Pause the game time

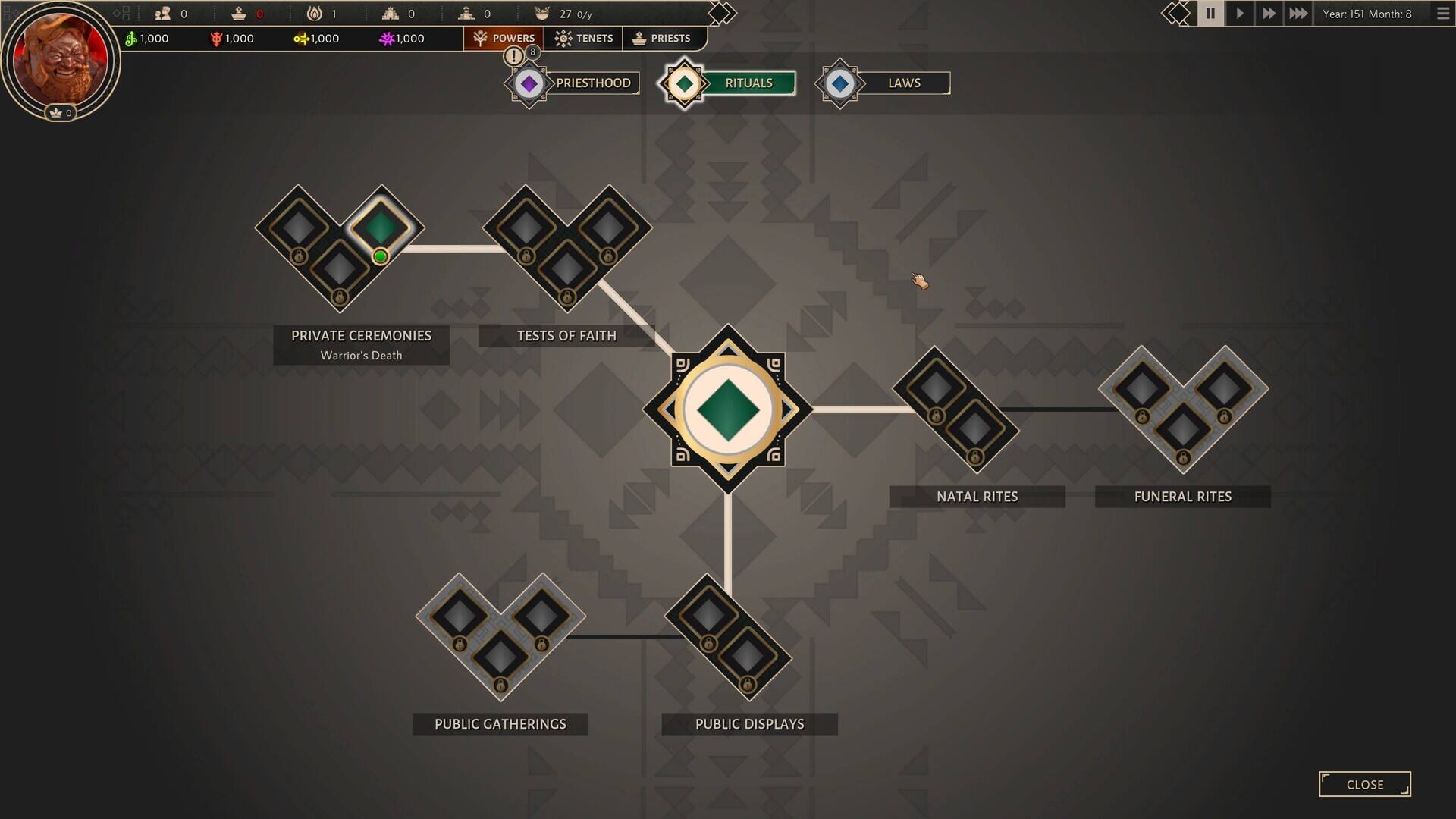(x=1210, y=14)
